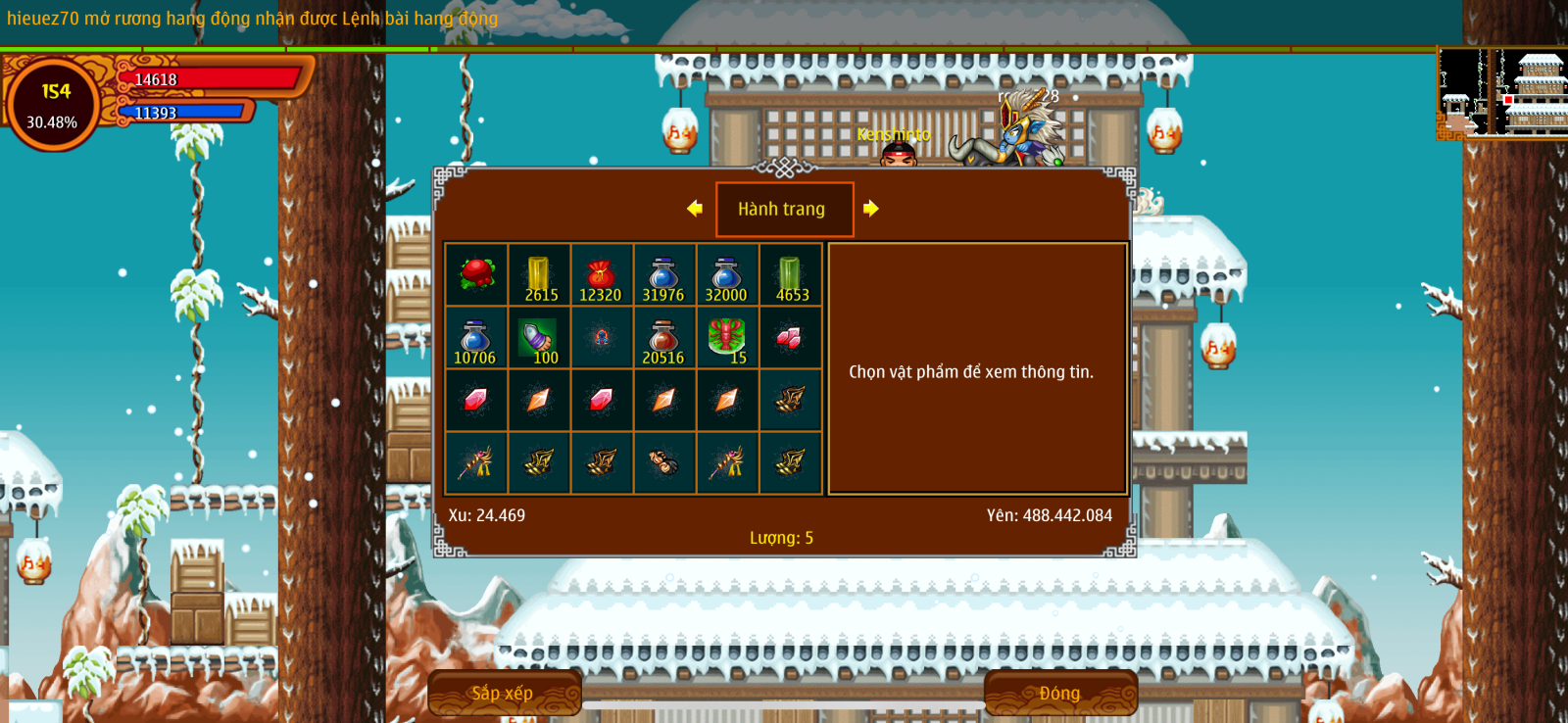This screenshot has width=1568, height=723.
Task: Select the lobster dish stack of 15
Action: pyautogui.click(x=726, y=337)
